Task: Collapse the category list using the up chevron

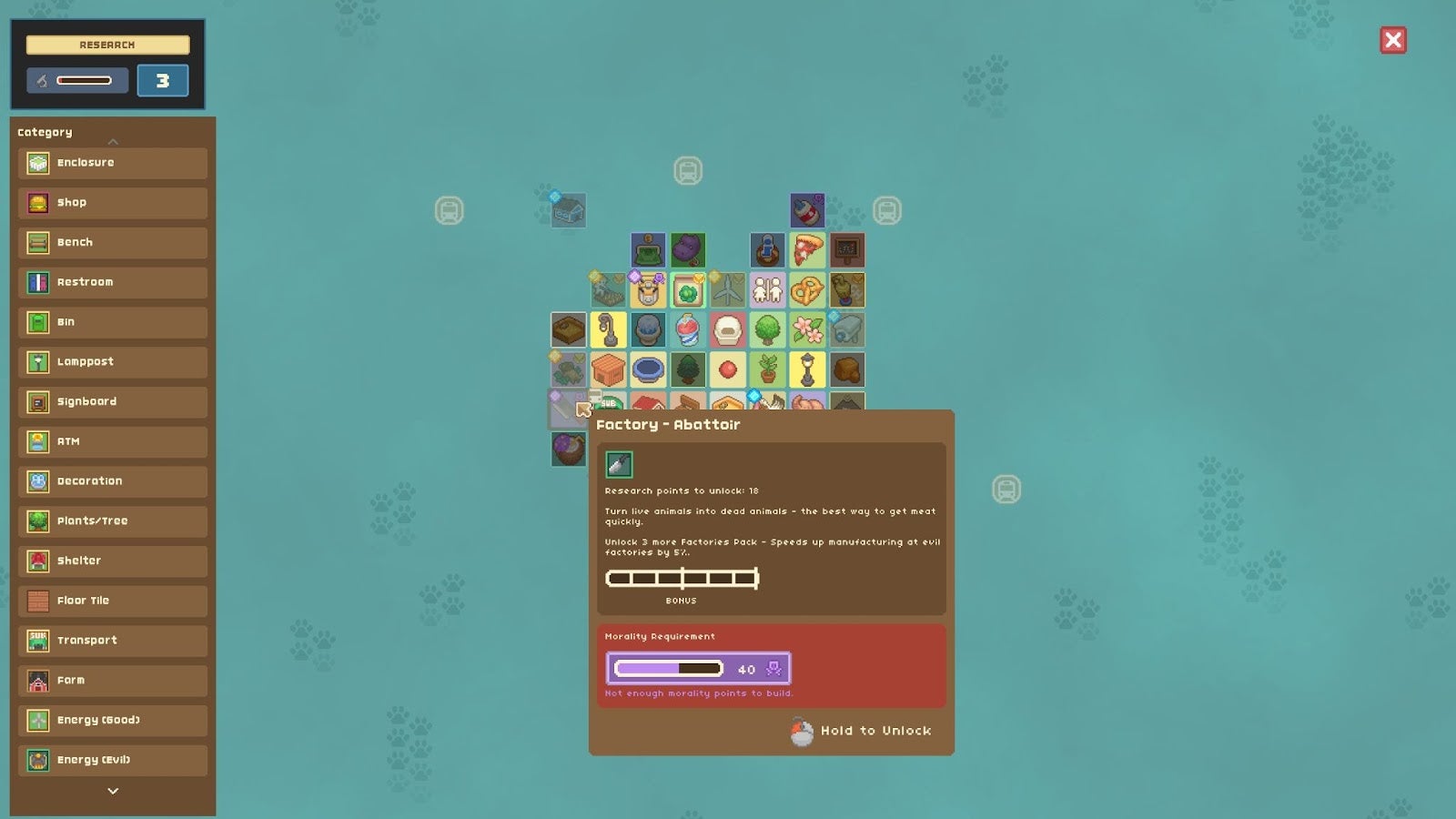Action: click(x=113, y=142)
